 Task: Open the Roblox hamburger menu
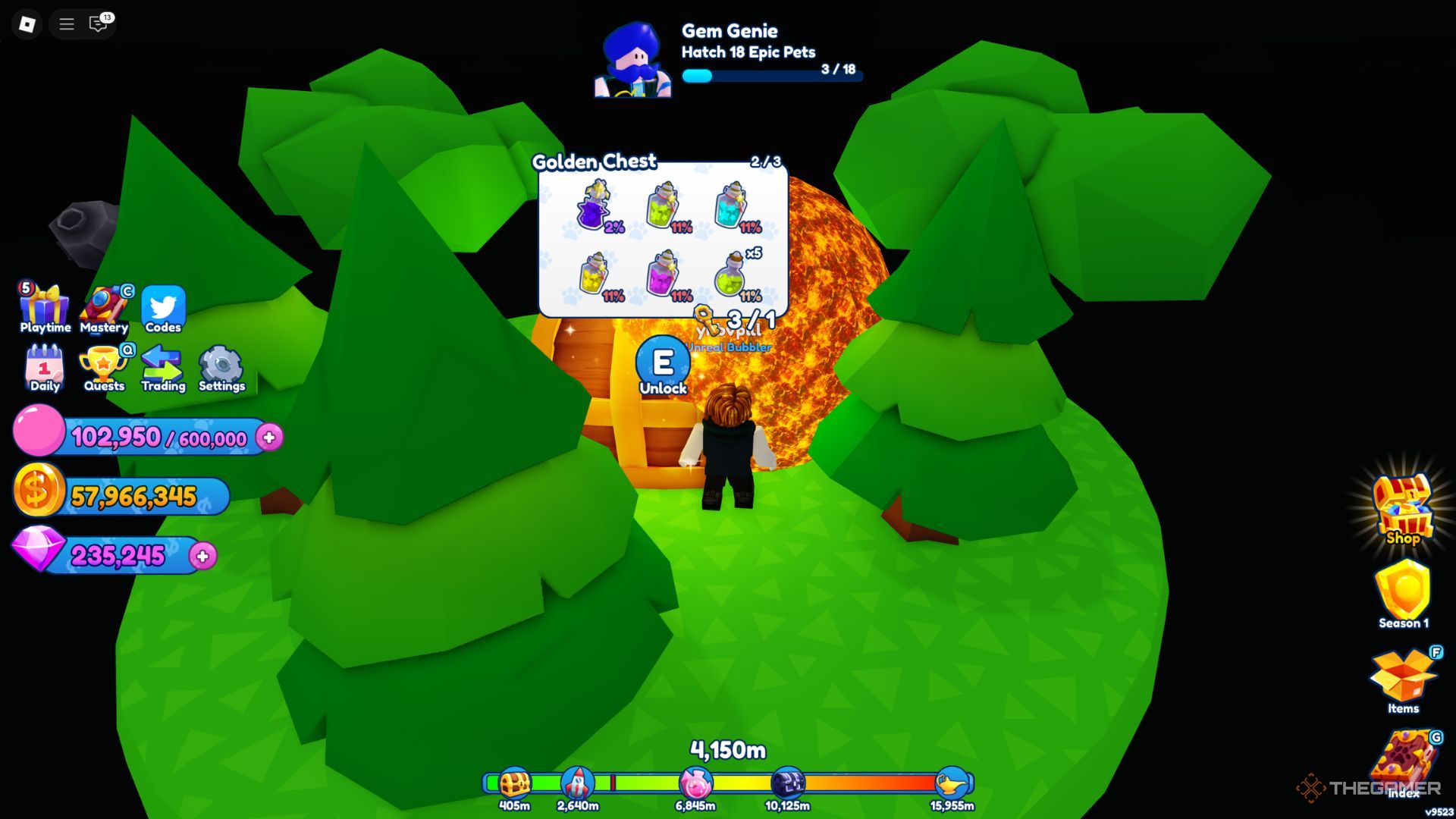67,24
